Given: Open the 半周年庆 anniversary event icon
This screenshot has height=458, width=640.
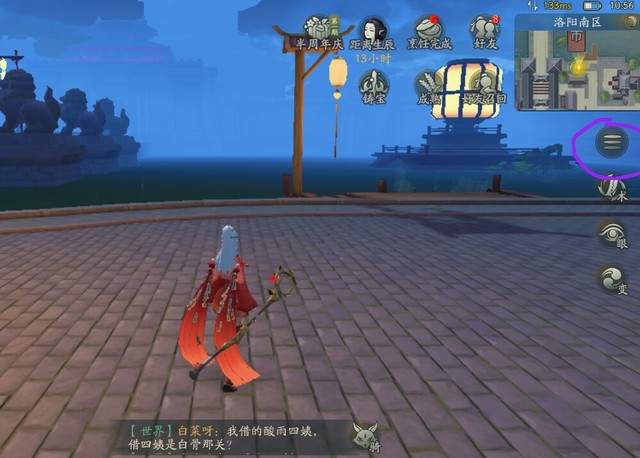Looking at the screenshot, I should [319, 31].
